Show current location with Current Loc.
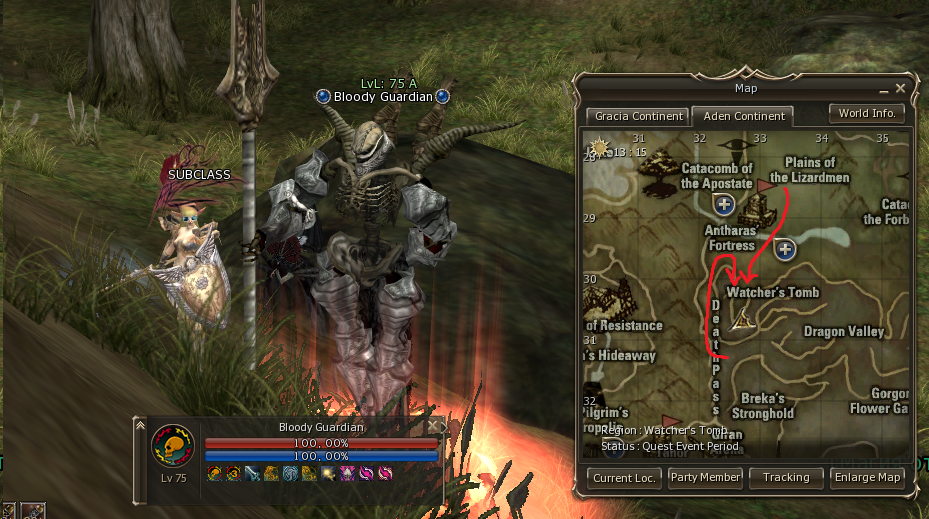Screen dimensions: 929x519 click(624, 477)
